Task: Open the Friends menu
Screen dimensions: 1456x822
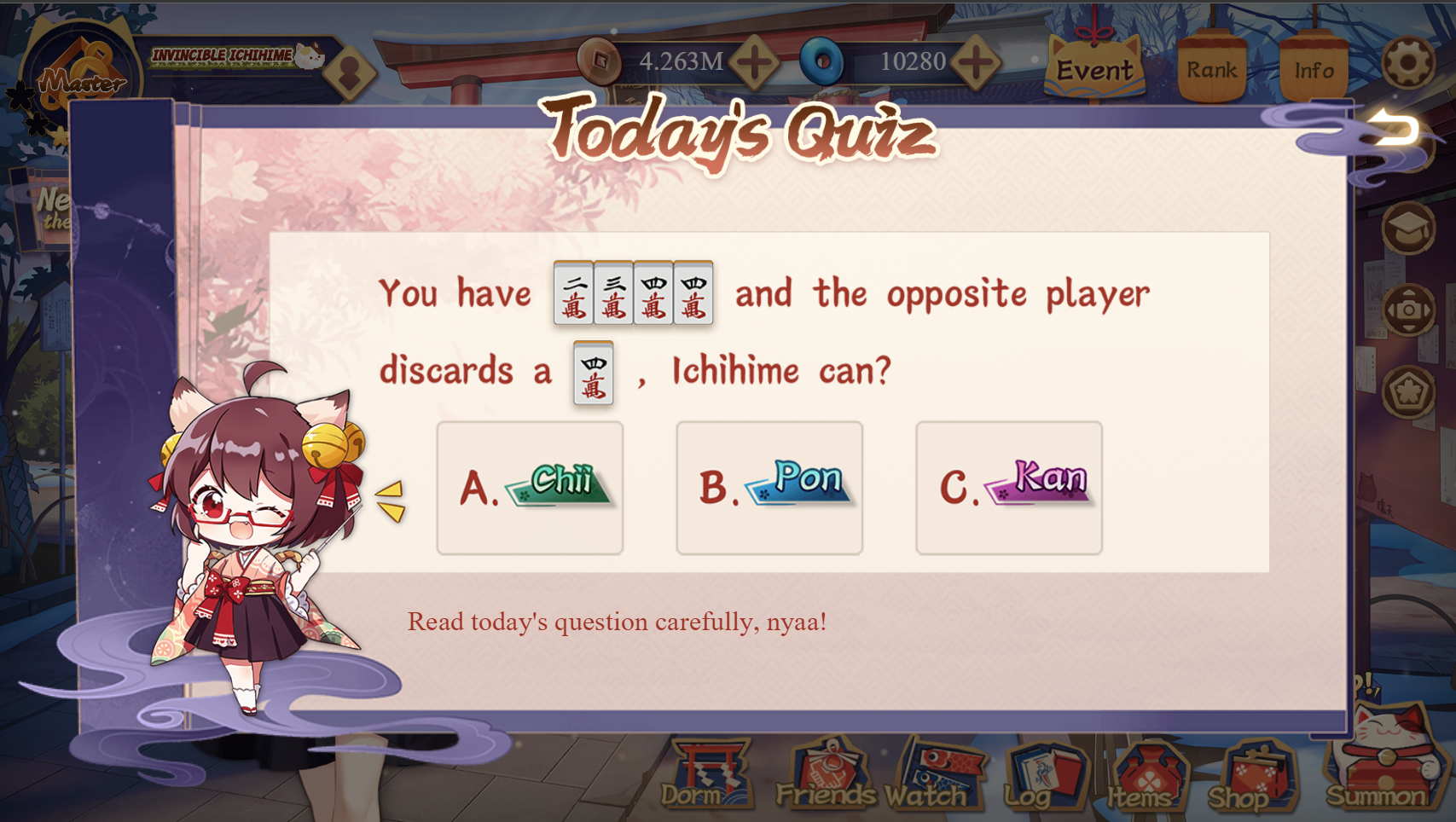Action: tap(825, 776)
